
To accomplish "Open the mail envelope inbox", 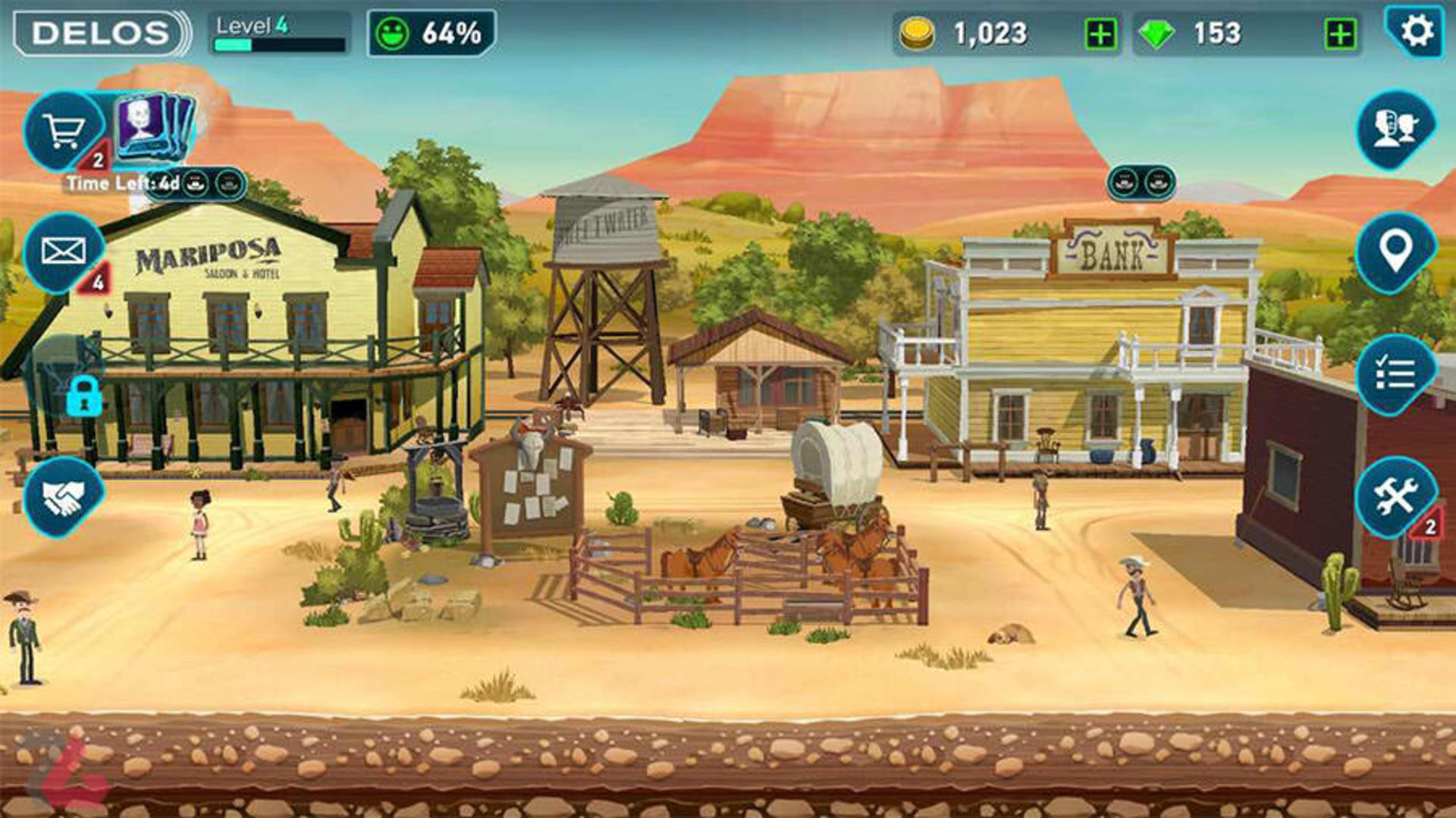I will 64,251.
